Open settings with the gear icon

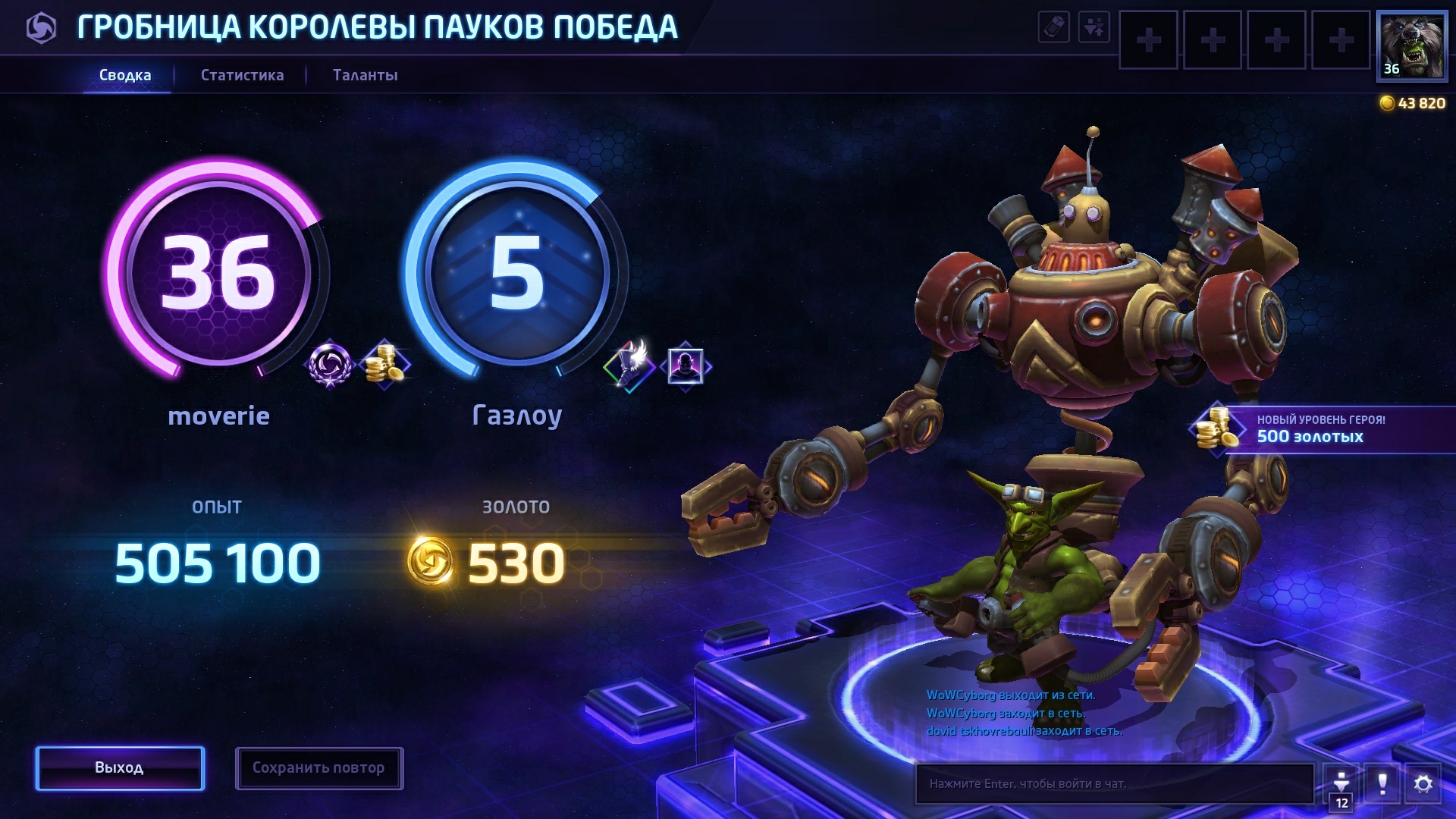(1423, 783)
